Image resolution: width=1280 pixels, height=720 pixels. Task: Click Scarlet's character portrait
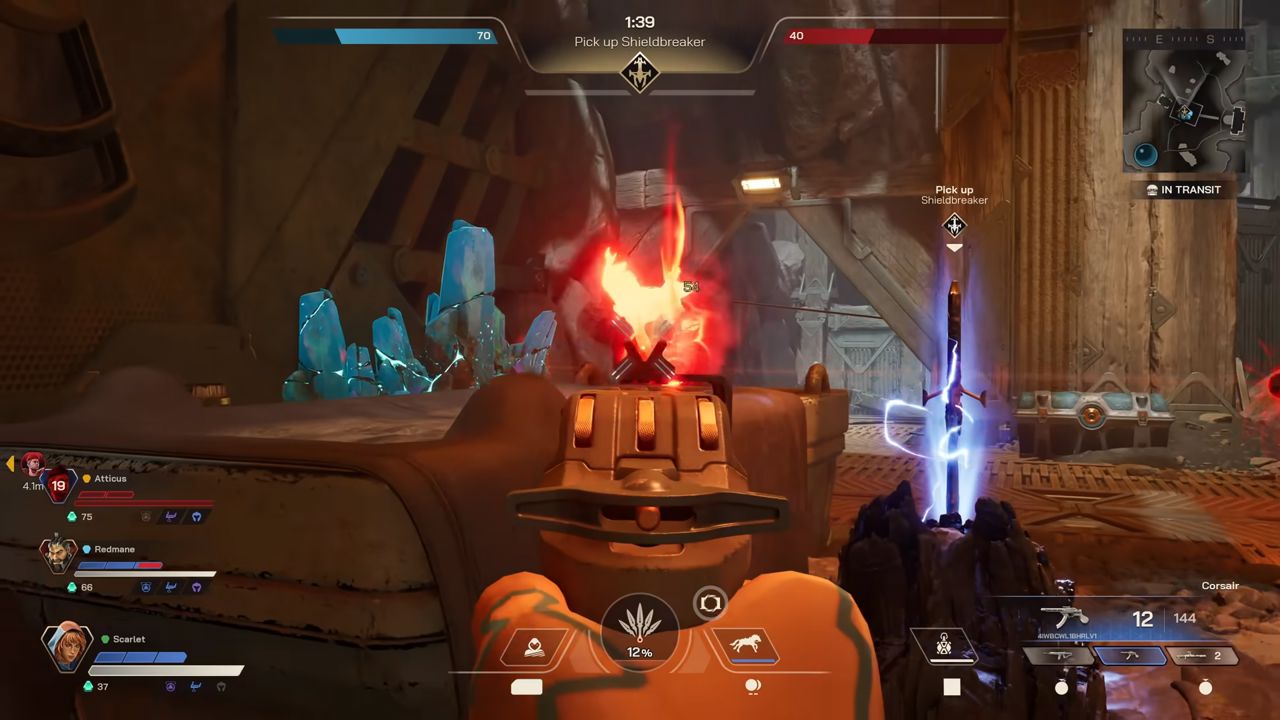pyautogui.click(x=67, y=647)
